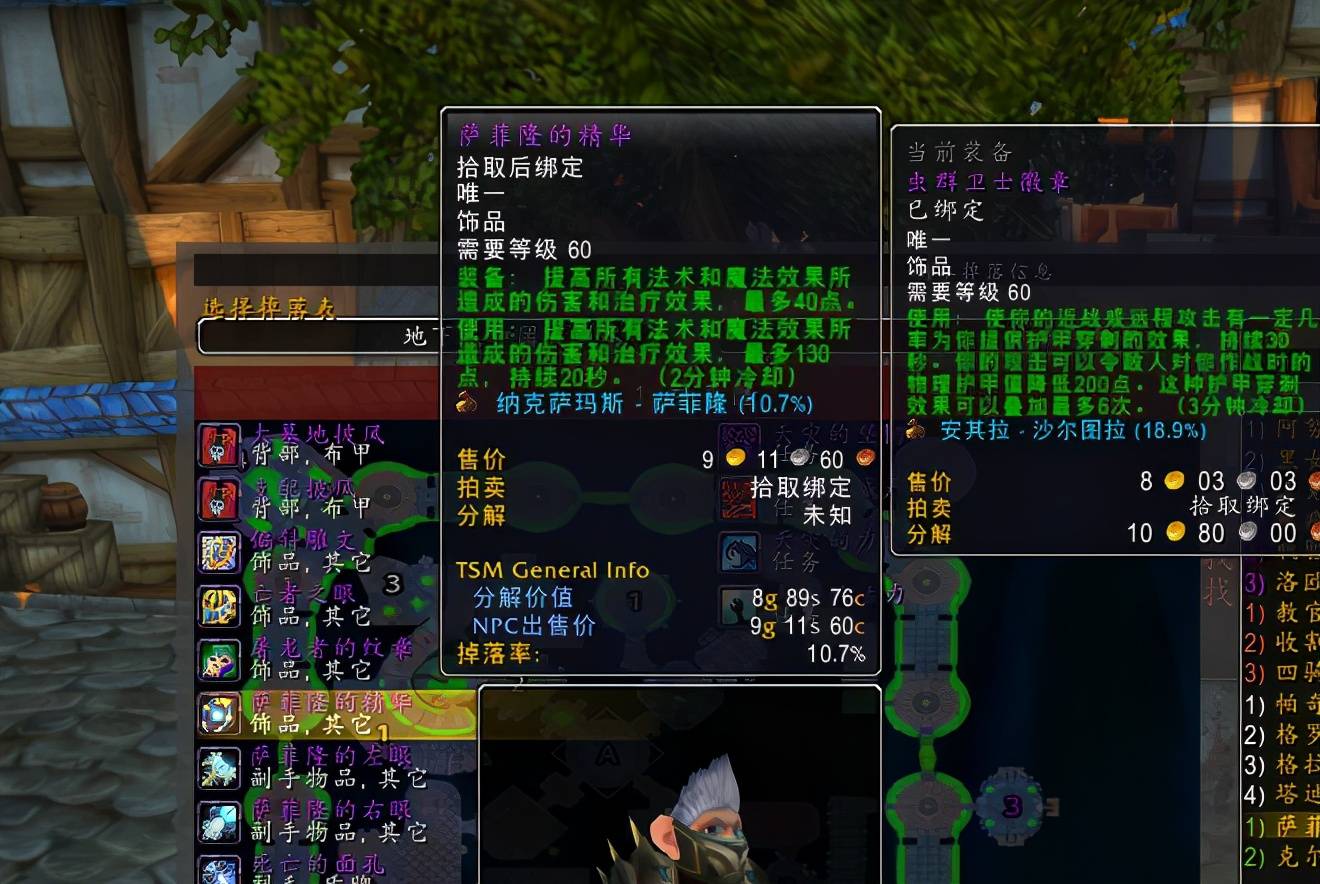Click the 萨菲隆的左眼 off-hand item icon

[x=219, y=769]
